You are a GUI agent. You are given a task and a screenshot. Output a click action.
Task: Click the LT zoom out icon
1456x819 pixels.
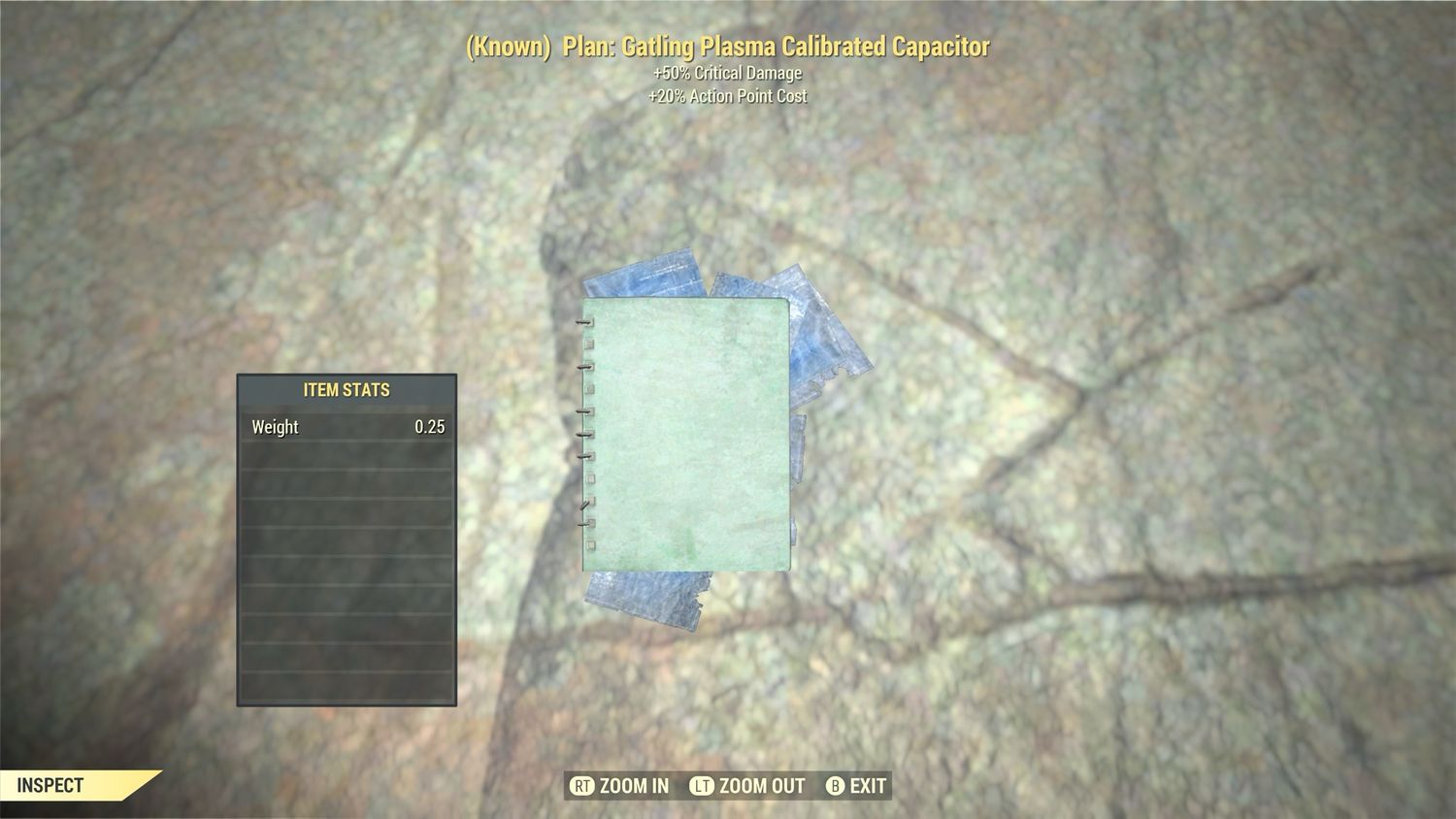coord(703,786)
